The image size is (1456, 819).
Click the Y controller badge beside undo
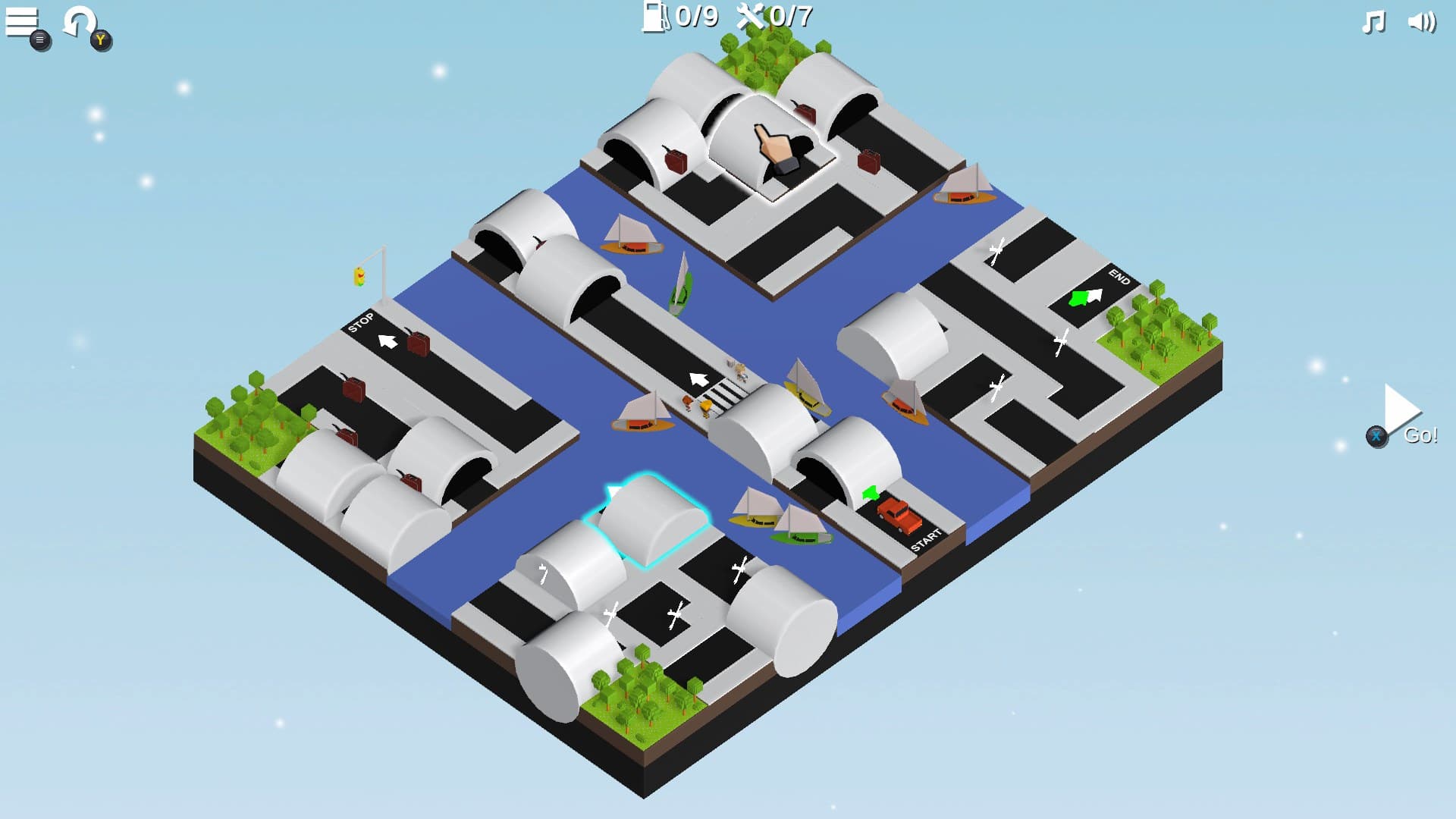pos(99,39)
